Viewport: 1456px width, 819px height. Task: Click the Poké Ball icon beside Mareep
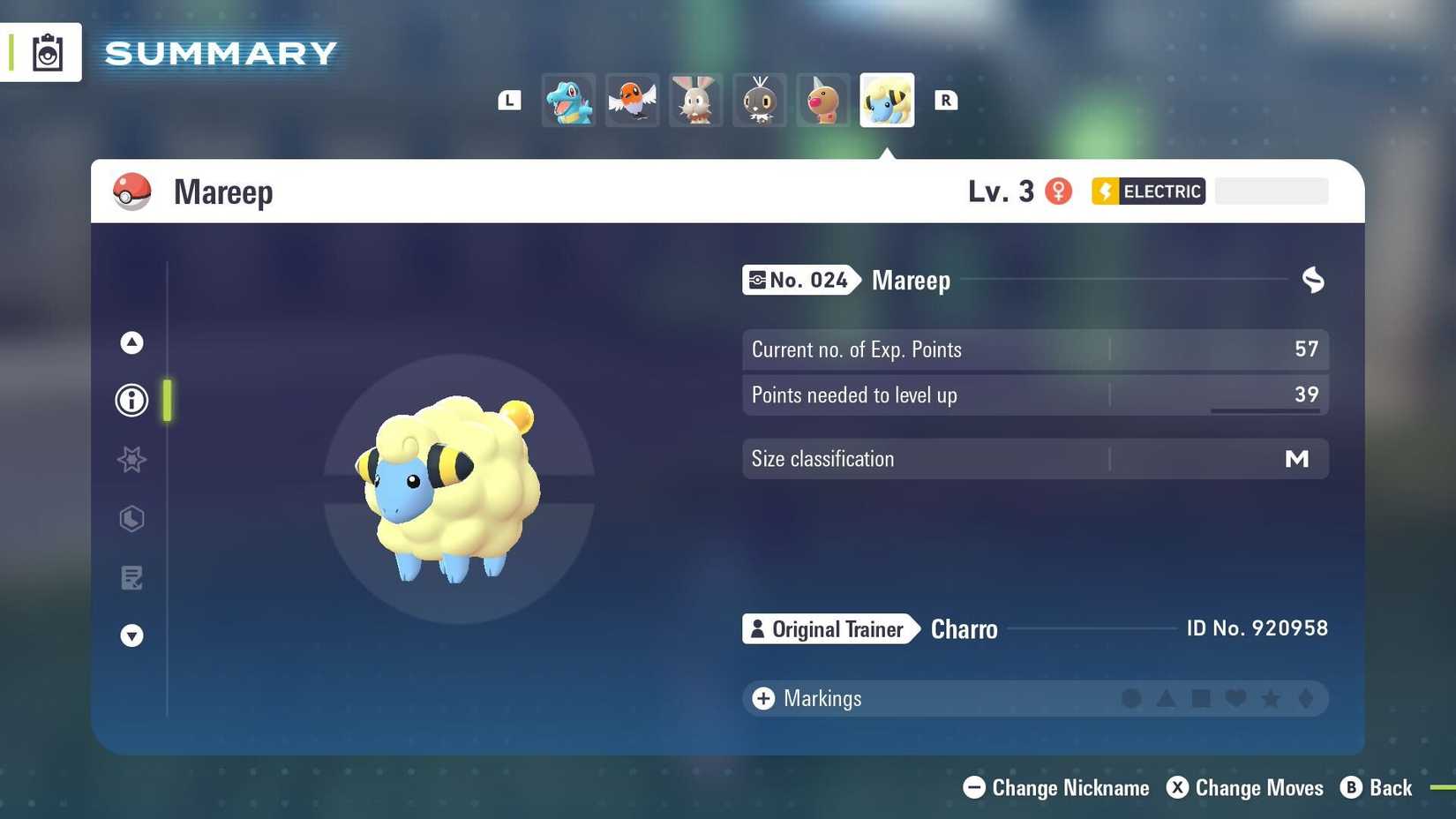(131, 191)
